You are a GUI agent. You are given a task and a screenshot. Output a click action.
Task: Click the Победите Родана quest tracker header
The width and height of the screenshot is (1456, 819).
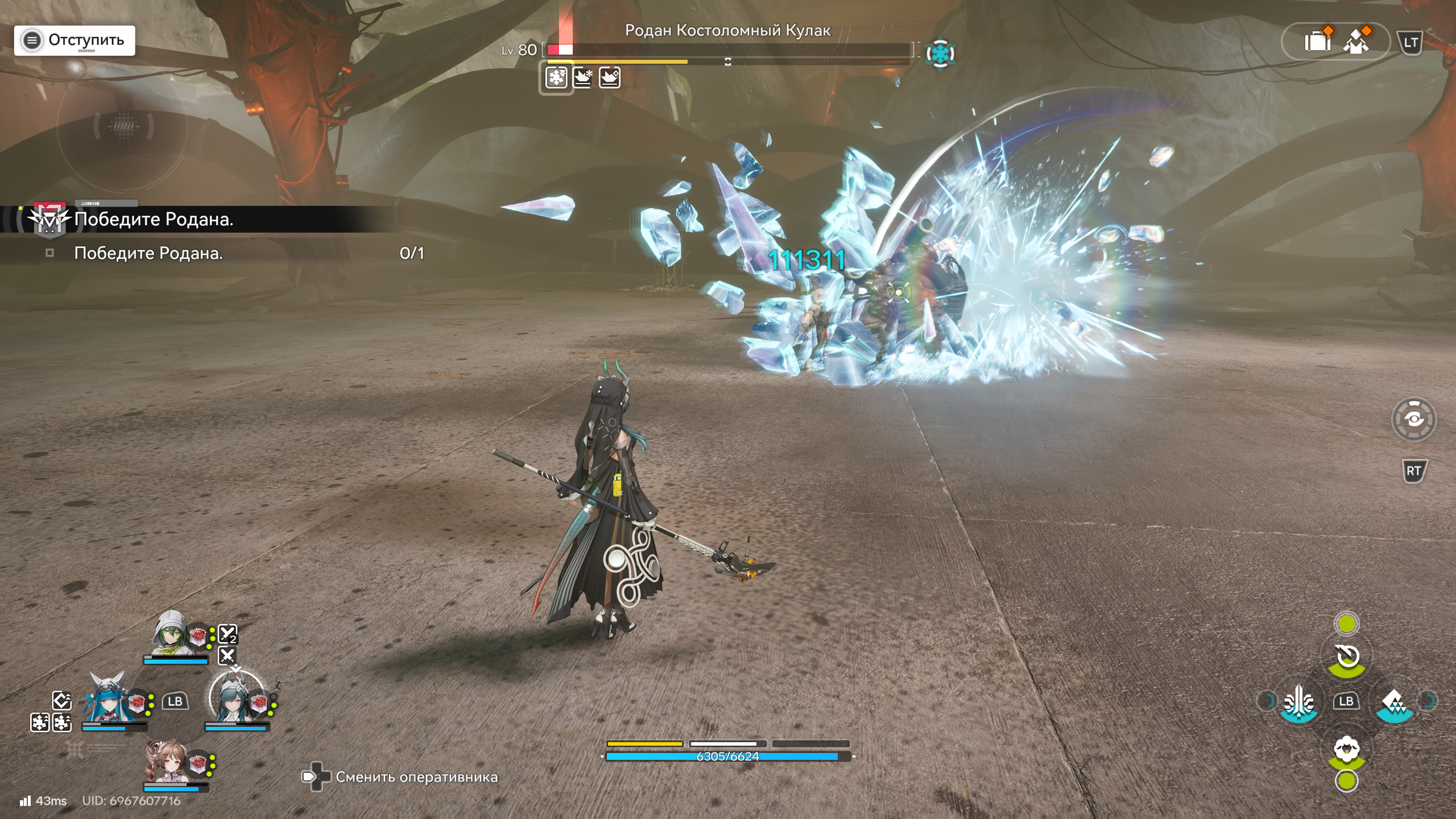[x=154, y=219]
